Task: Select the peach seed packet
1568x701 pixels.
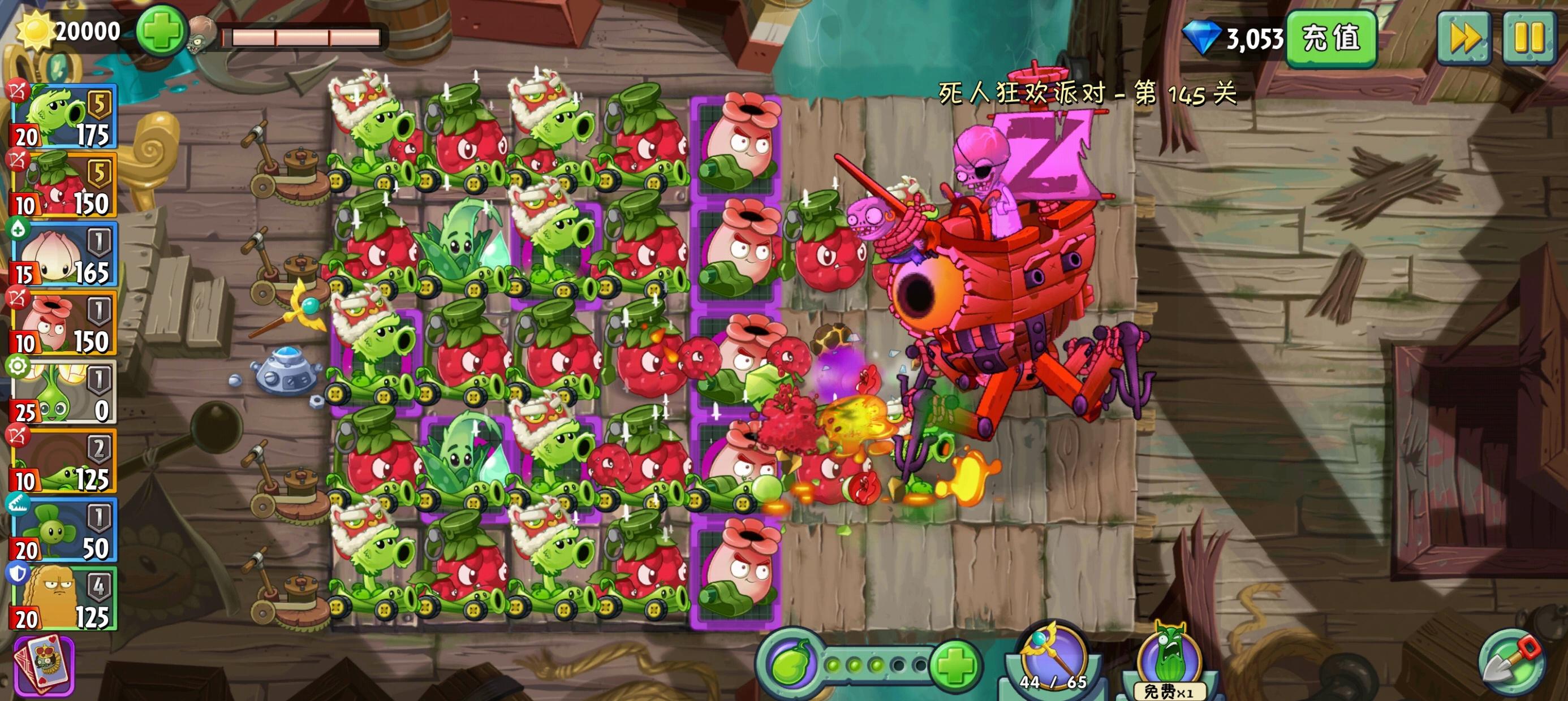Action: click(61, 256)
